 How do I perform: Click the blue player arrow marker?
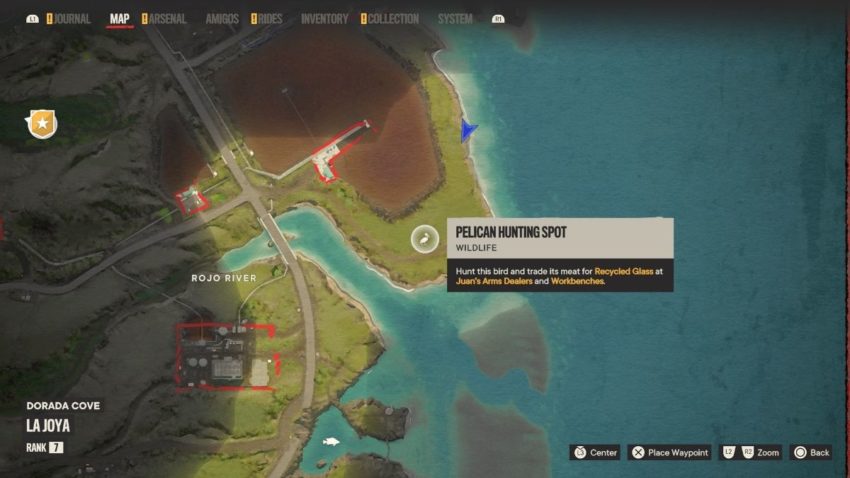(x=468, y=130)
